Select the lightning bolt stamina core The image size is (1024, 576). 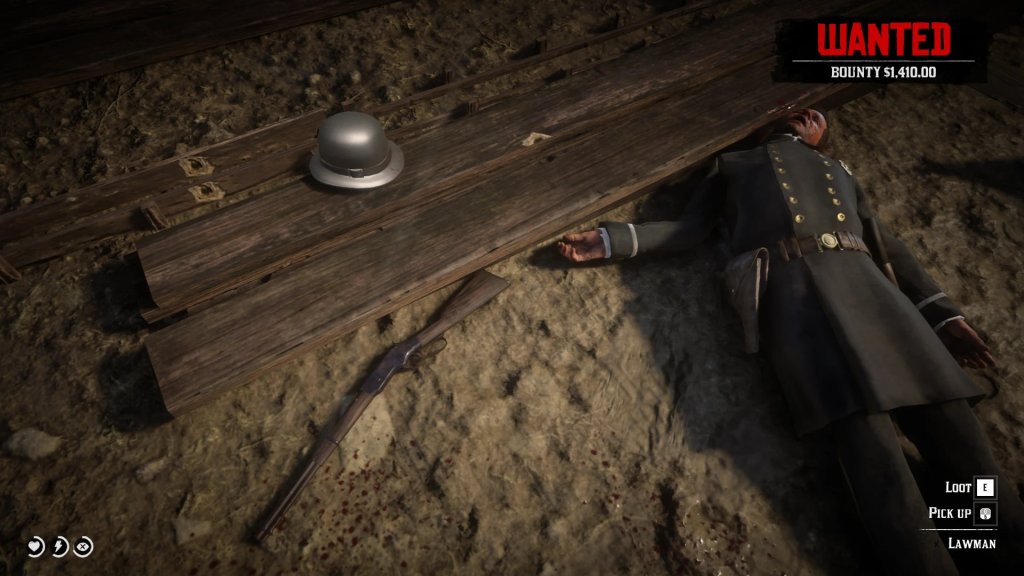click(x=60, y=546)
